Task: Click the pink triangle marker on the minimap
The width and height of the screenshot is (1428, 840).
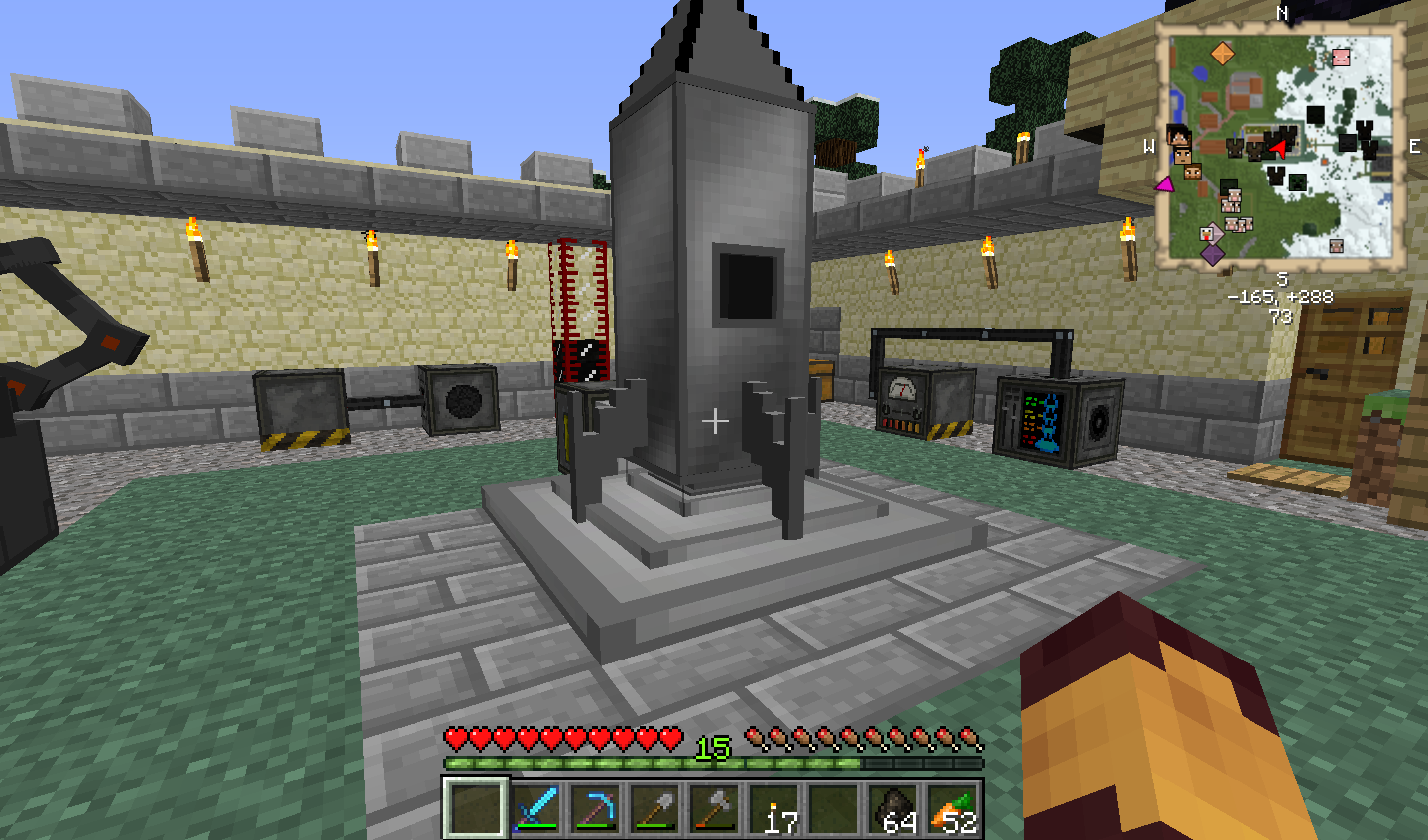Action: pos(1165,185)
